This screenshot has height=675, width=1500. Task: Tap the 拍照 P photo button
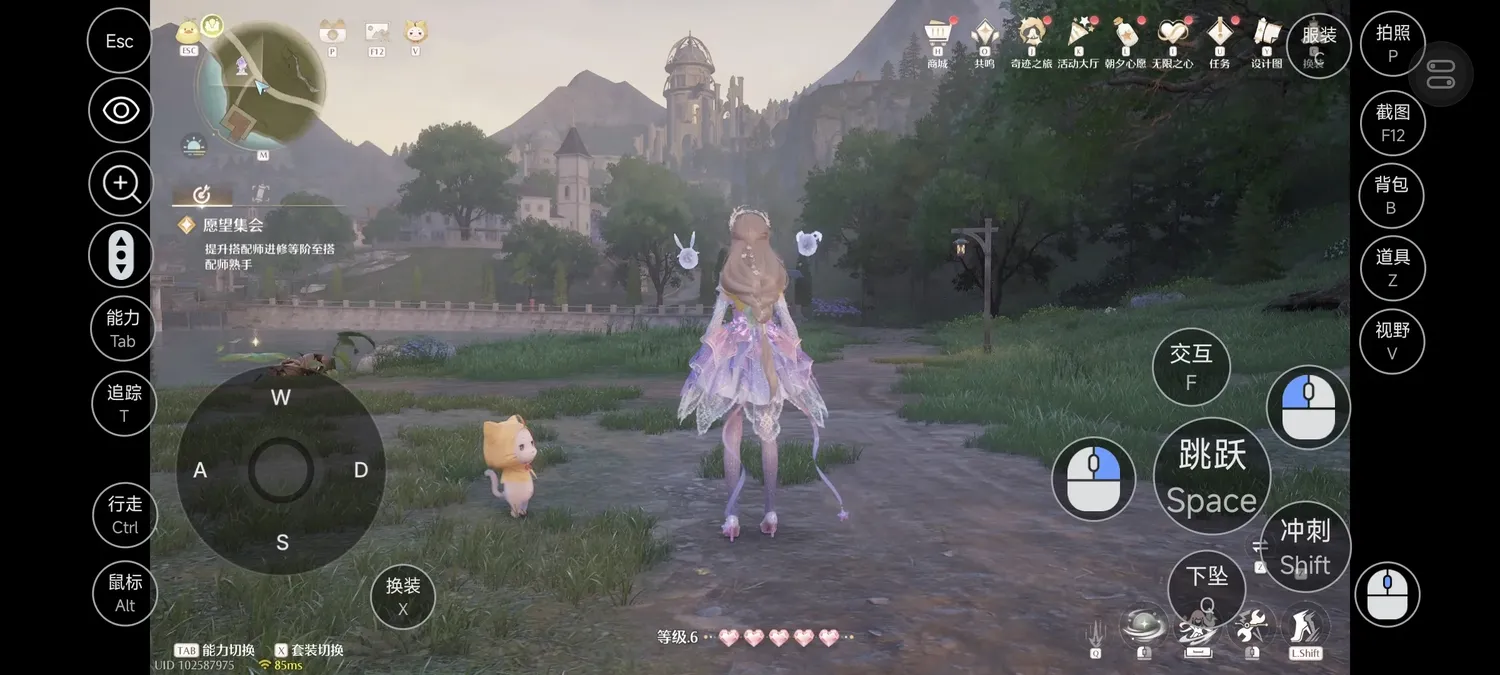coord(1392,44)
